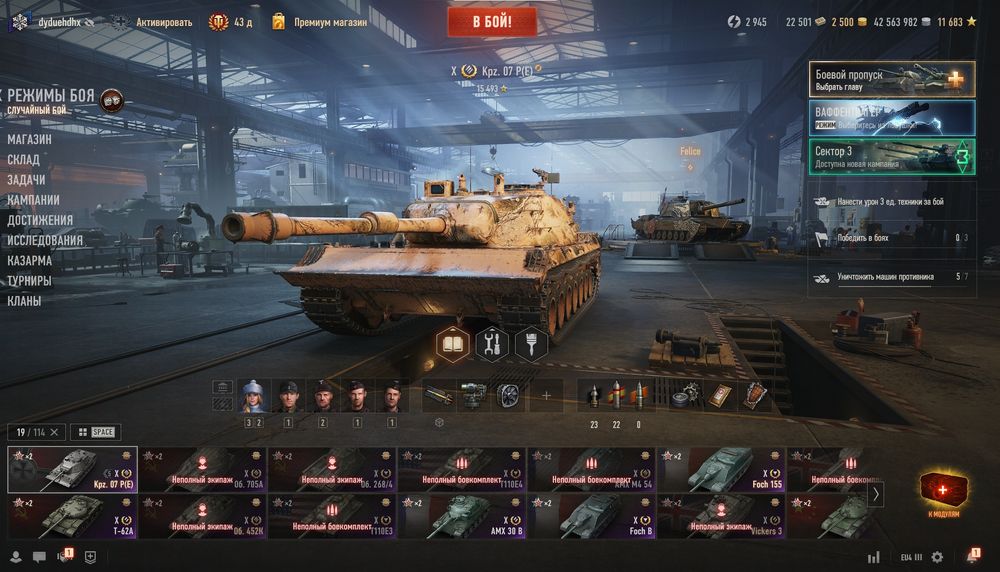Go to the СКЛАД section
The height and width of the screenshot is (572, 1000).
pyautogui.click(x=23, y=160)
